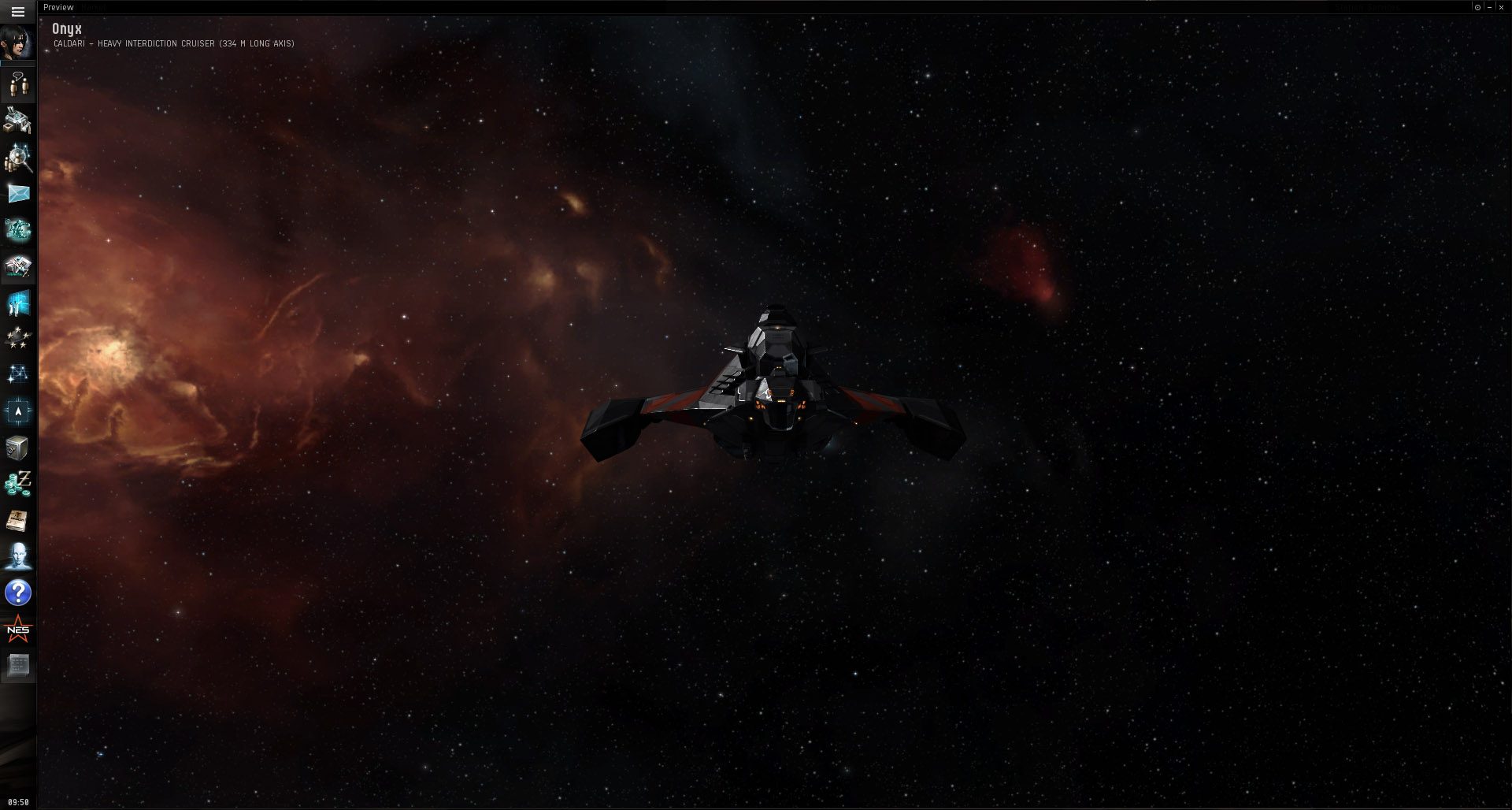
Task: Open the wallet coins icon
Action: pyautogui.click(x=17, y=484)
